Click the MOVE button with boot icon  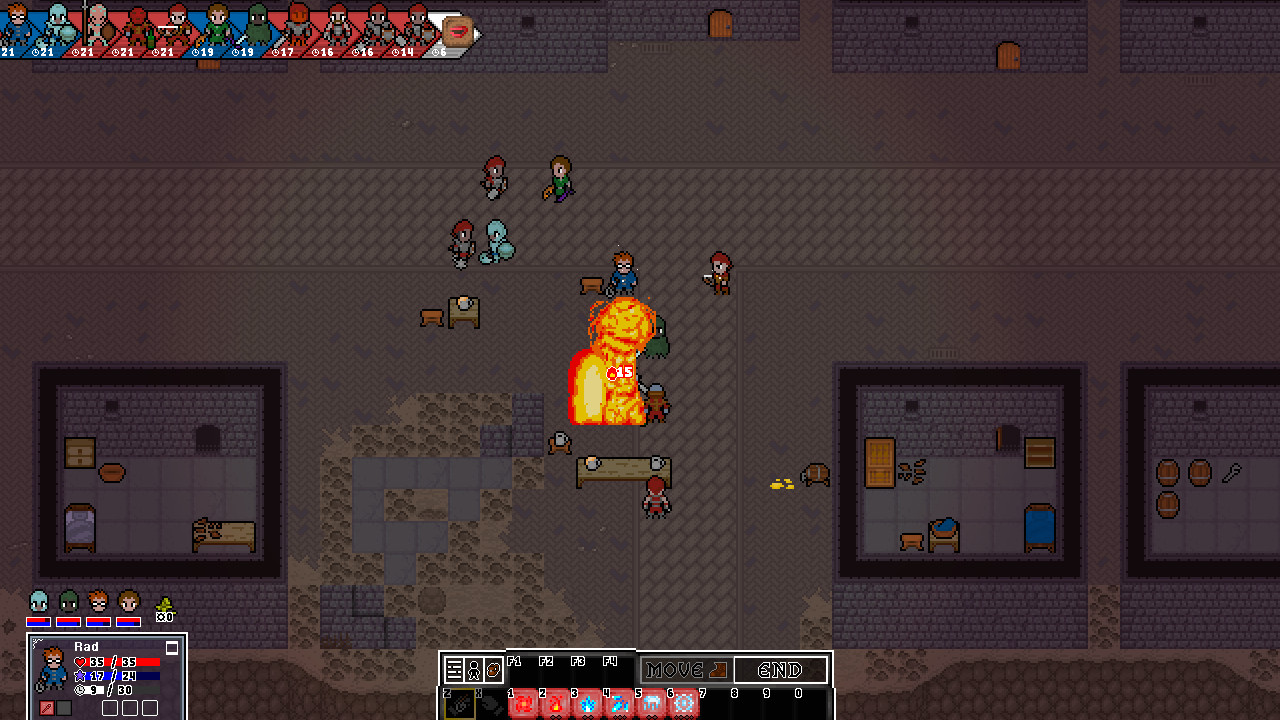coord(685,670)
